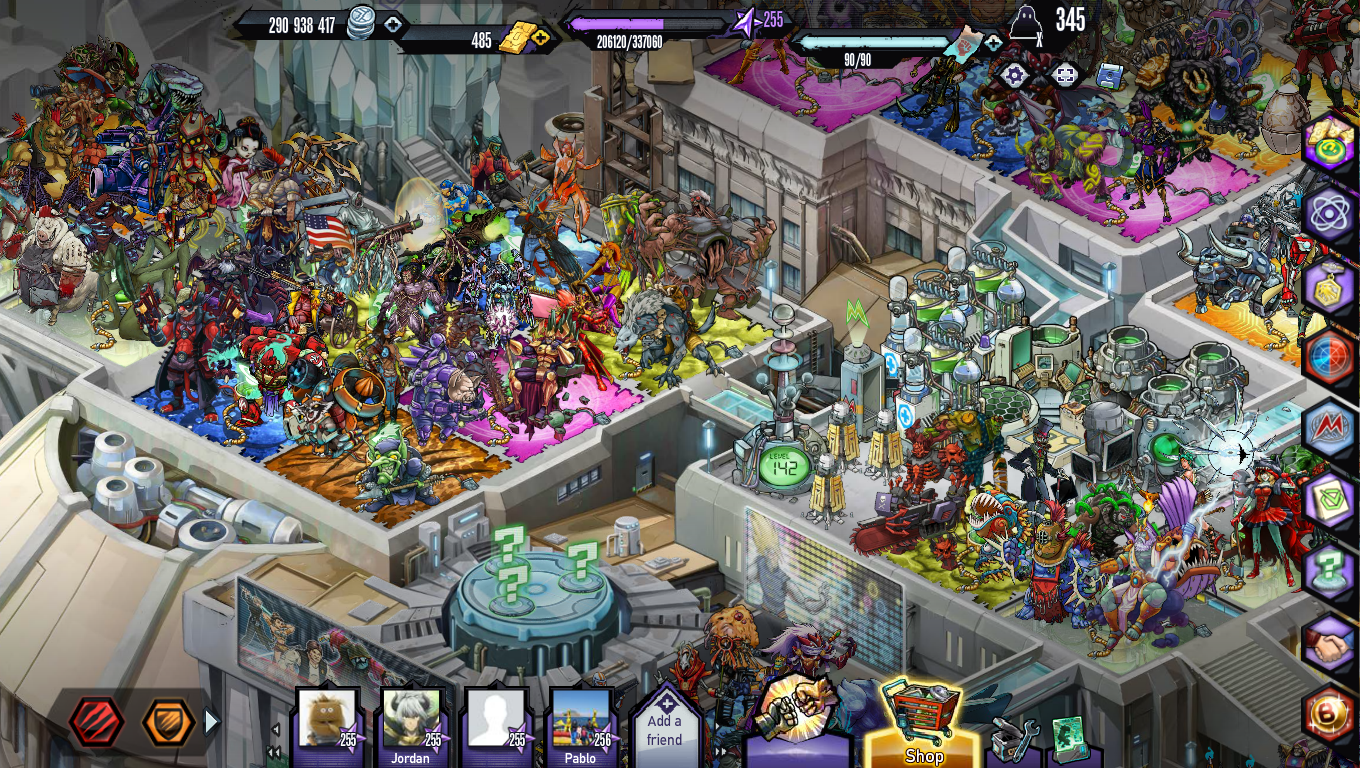Open the wrench and tools edit mode

[x=1014, y=740]
